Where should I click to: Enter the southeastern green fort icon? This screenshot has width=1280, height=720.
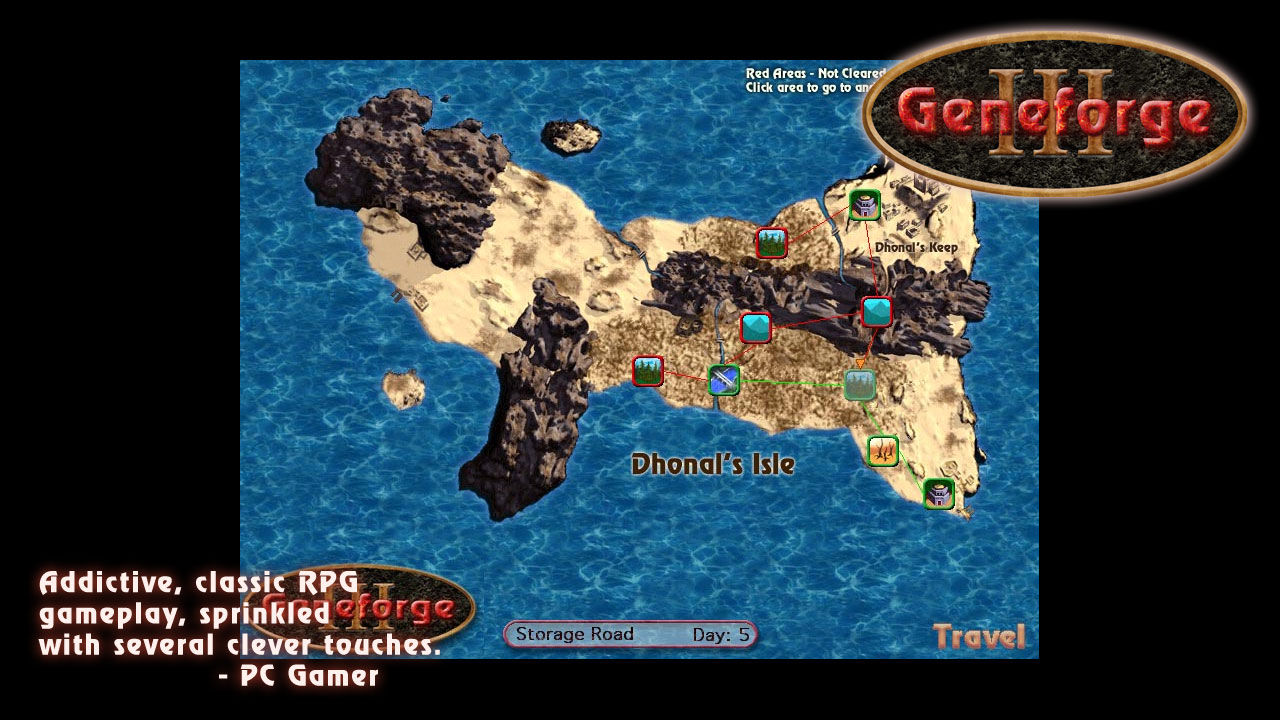[x=937, y=493]
